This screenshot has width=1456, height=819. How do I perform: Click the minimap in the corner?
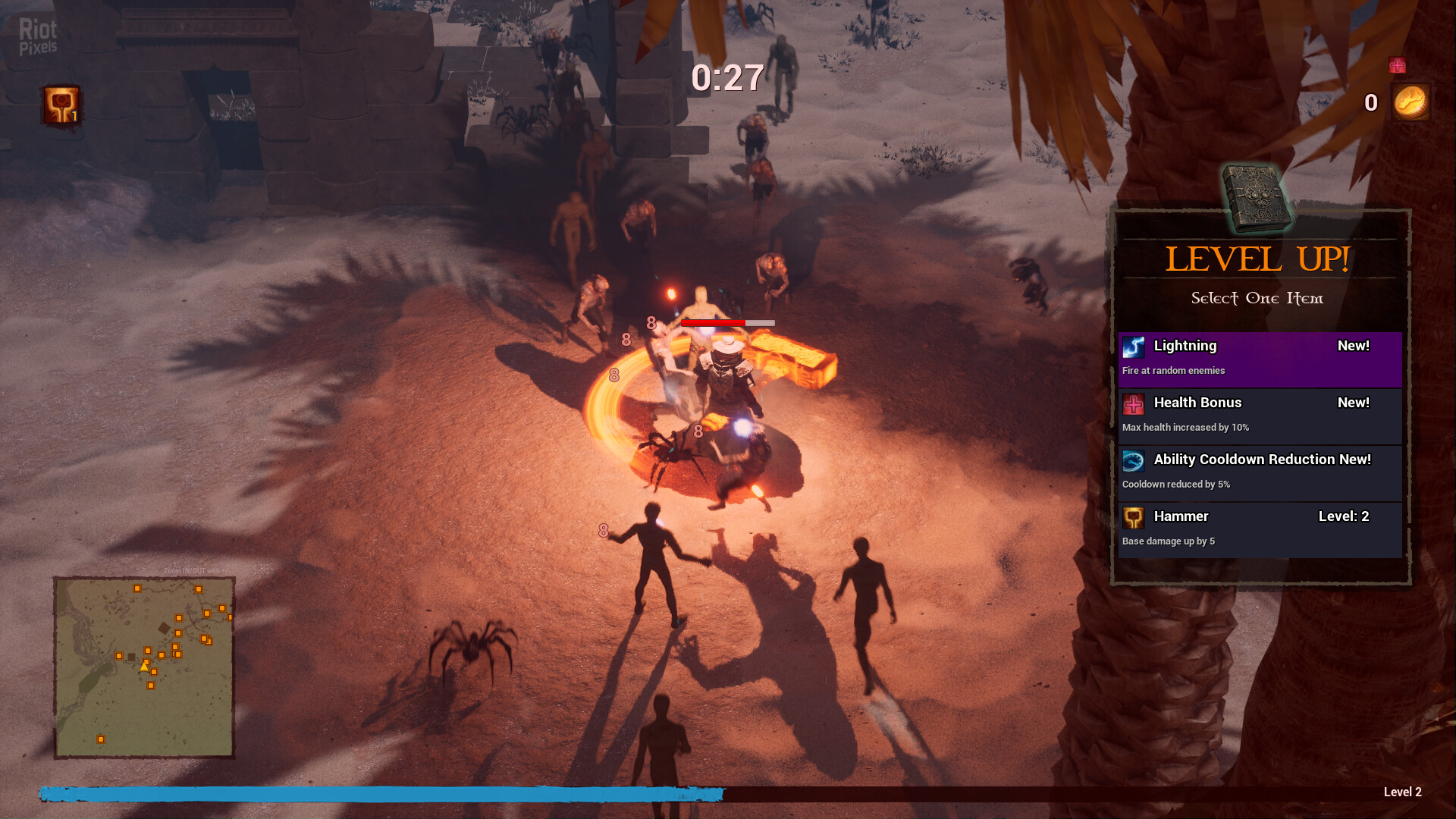[x=144, y=667]
